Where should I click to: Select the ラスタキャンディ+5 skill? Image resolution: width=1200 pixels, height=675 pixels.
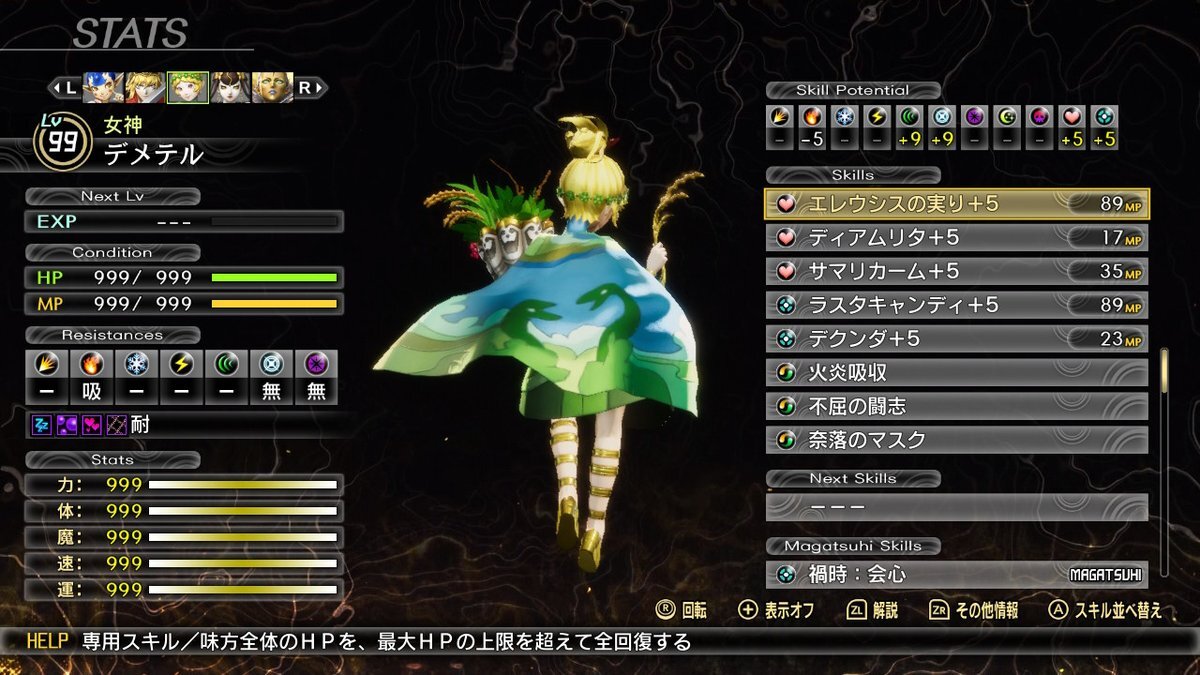click(x=957, y=305)
